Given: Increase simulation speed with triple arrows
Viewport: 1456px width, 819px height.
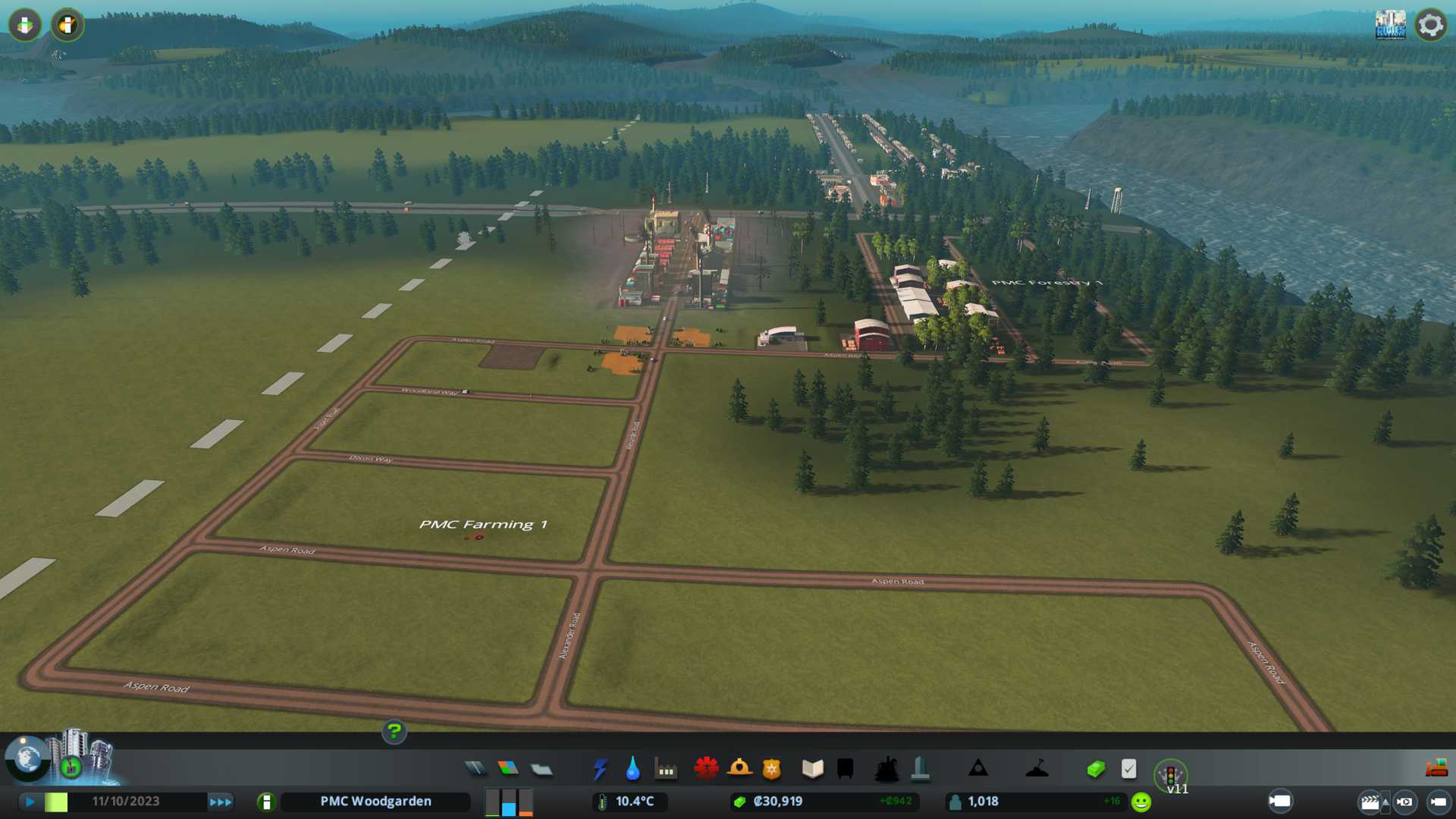Looking at the screenshot, I should click(x=221, y=802).
